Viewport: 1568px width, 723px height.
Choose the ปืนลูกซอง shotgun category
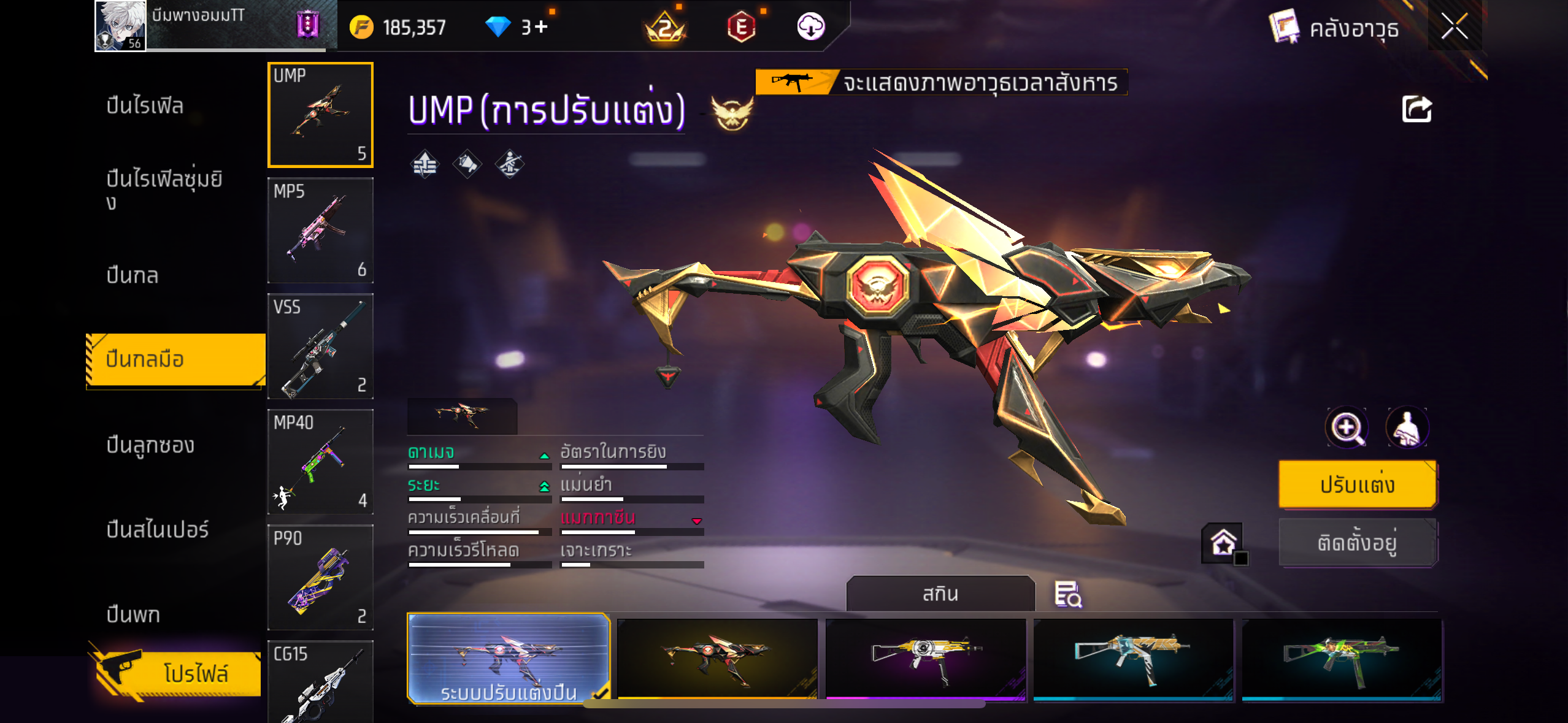[150, 445]
